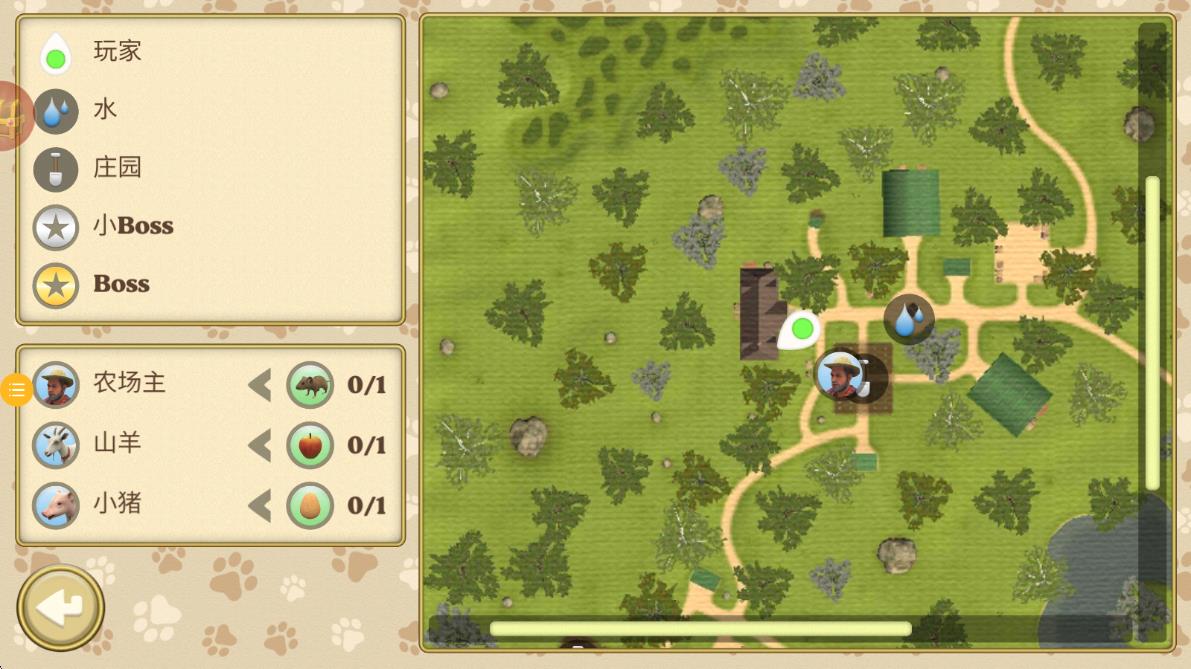Tap the apple objective icon
The height and width of the screenshot is (669, 1191).
(311, 445)
